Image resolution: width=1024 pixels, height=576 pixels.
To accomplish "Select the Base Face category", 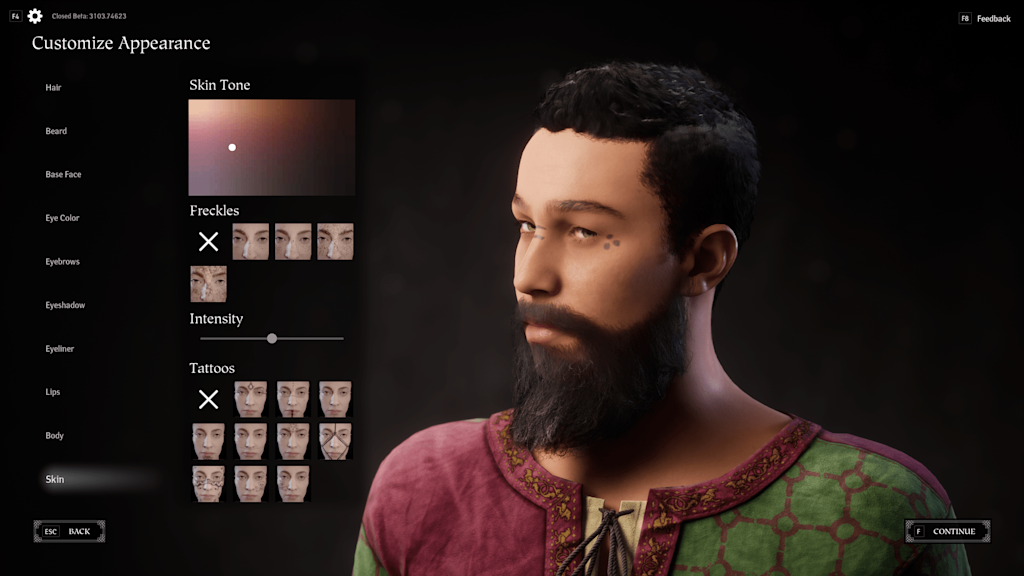I will pyautogui.click(x=63, y=175).
